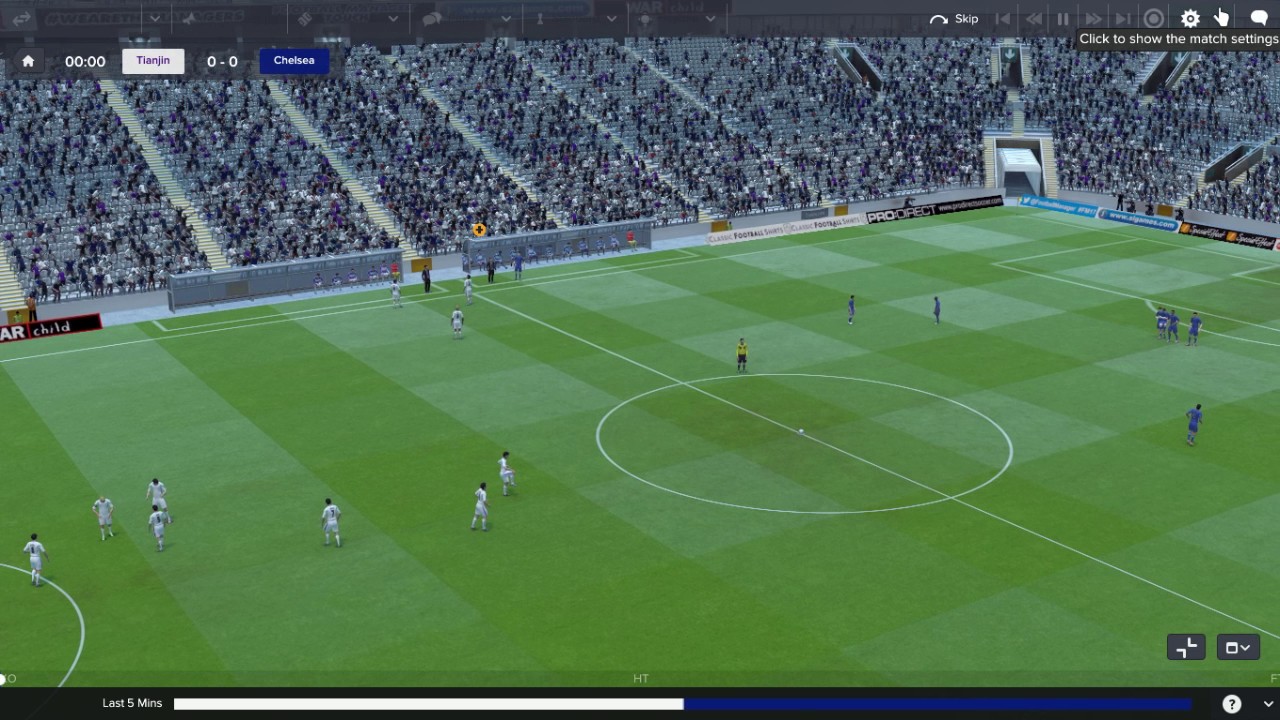Jump to the start of the highlight

tap(1003, 19)
